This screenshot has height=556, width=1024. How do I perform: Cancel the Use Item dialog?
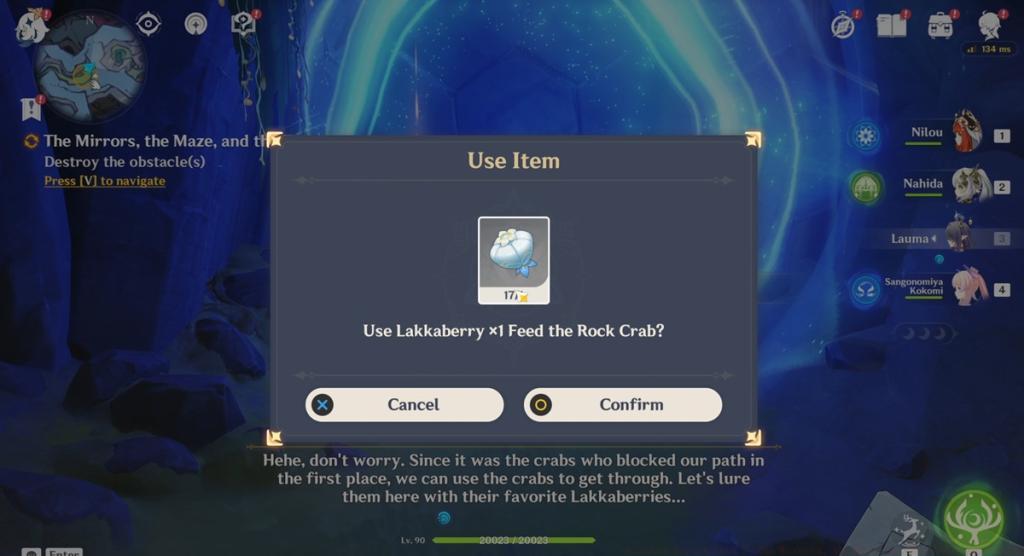tap(404, 405)
